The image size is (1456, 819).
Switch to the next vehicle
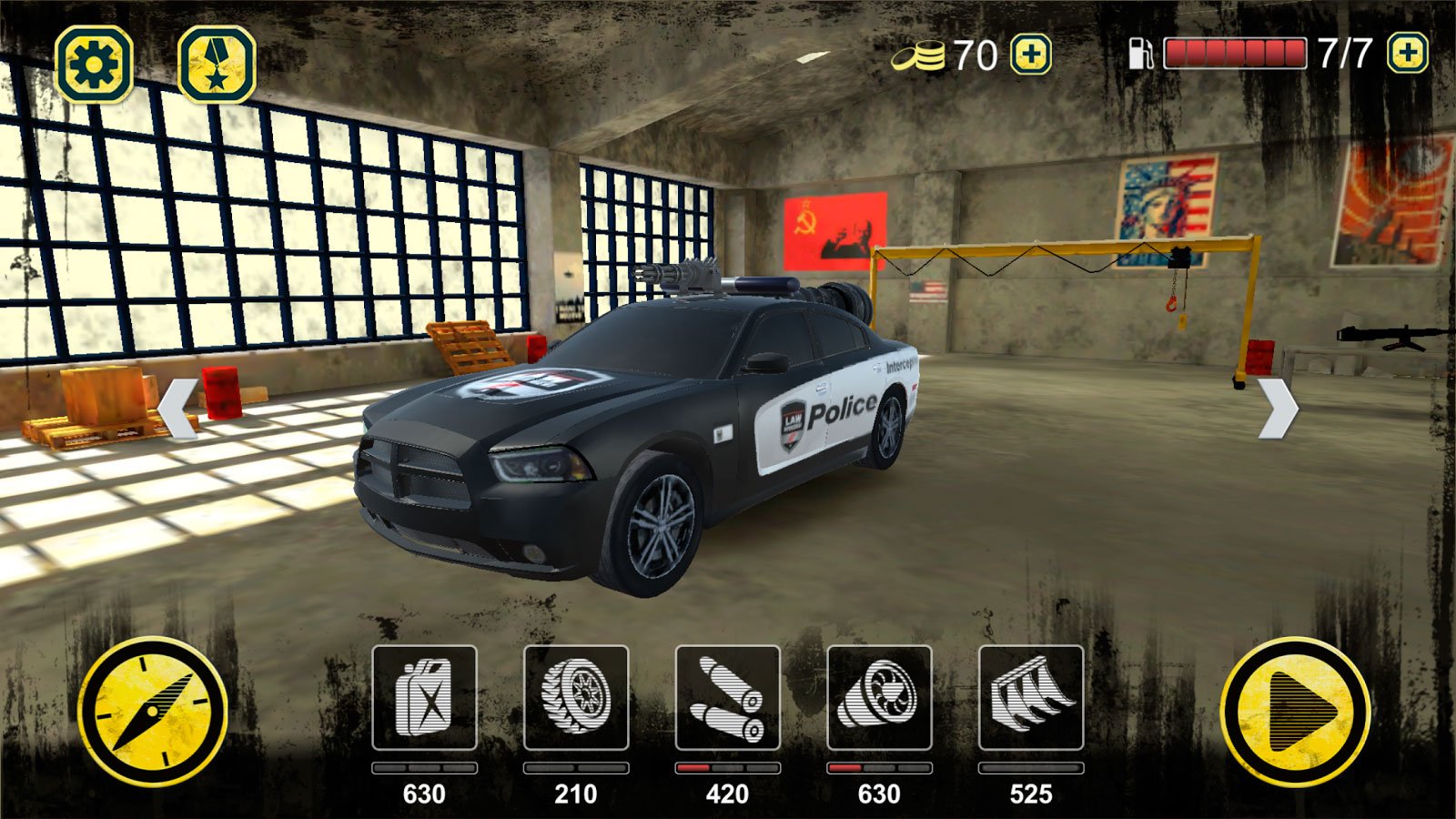1278,409
